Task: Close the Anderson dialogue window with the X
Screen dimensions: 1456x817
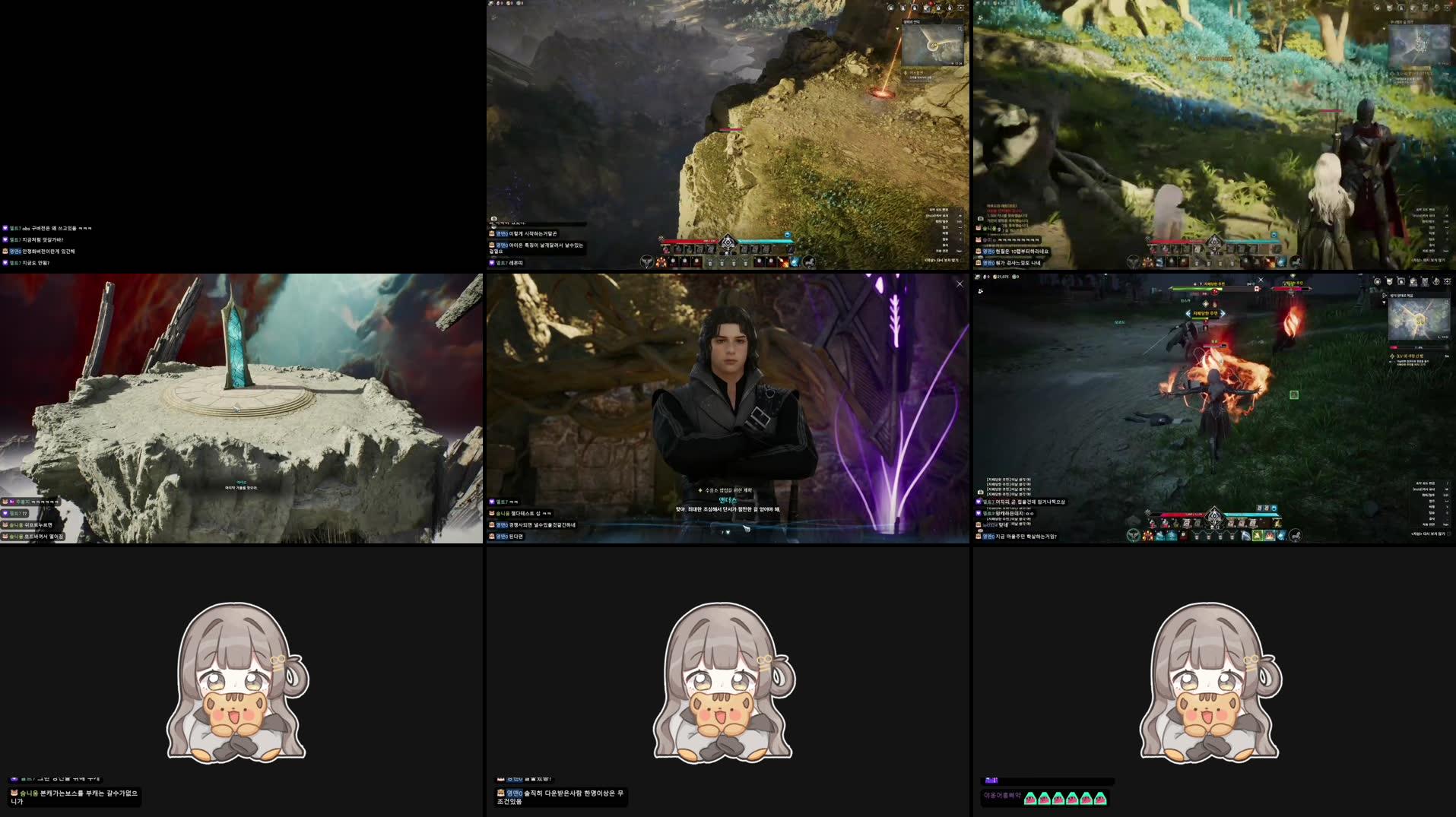Action: coord(960,283)
